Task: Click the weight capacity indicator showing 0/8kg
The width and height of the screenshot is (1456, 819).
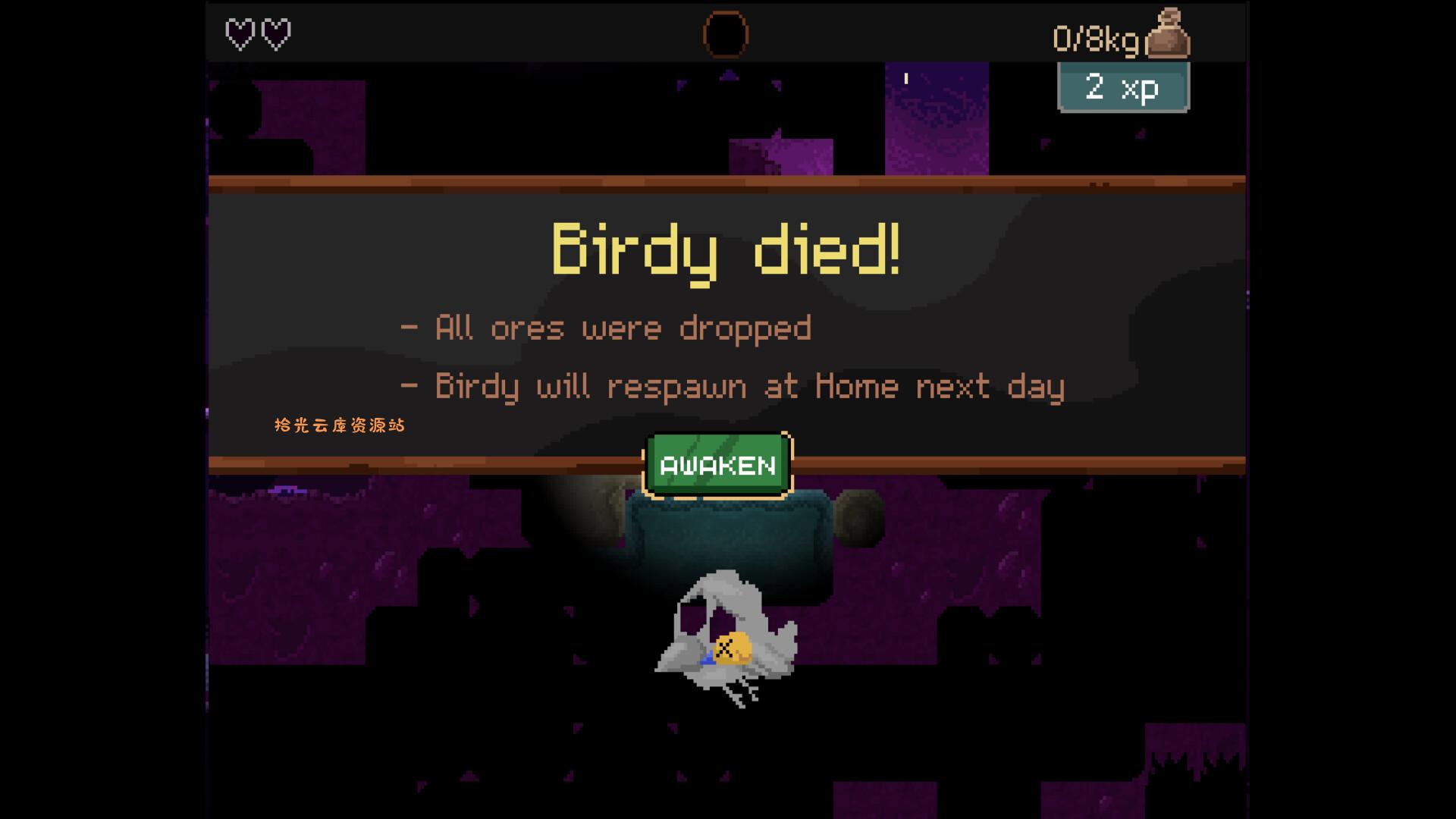Action: coord(1094,33)
